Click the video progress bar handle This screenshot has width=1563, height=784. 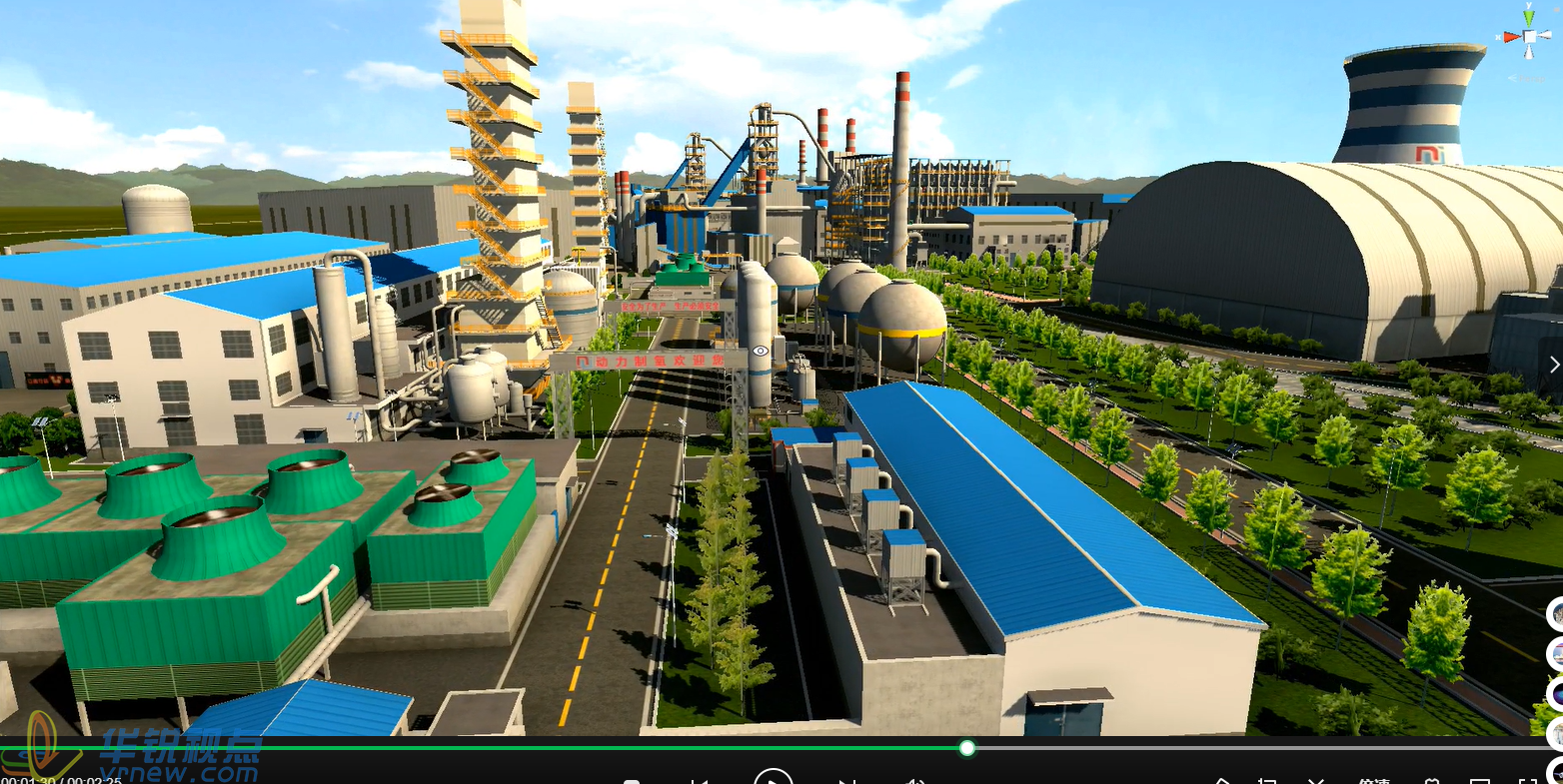(966, 747)
